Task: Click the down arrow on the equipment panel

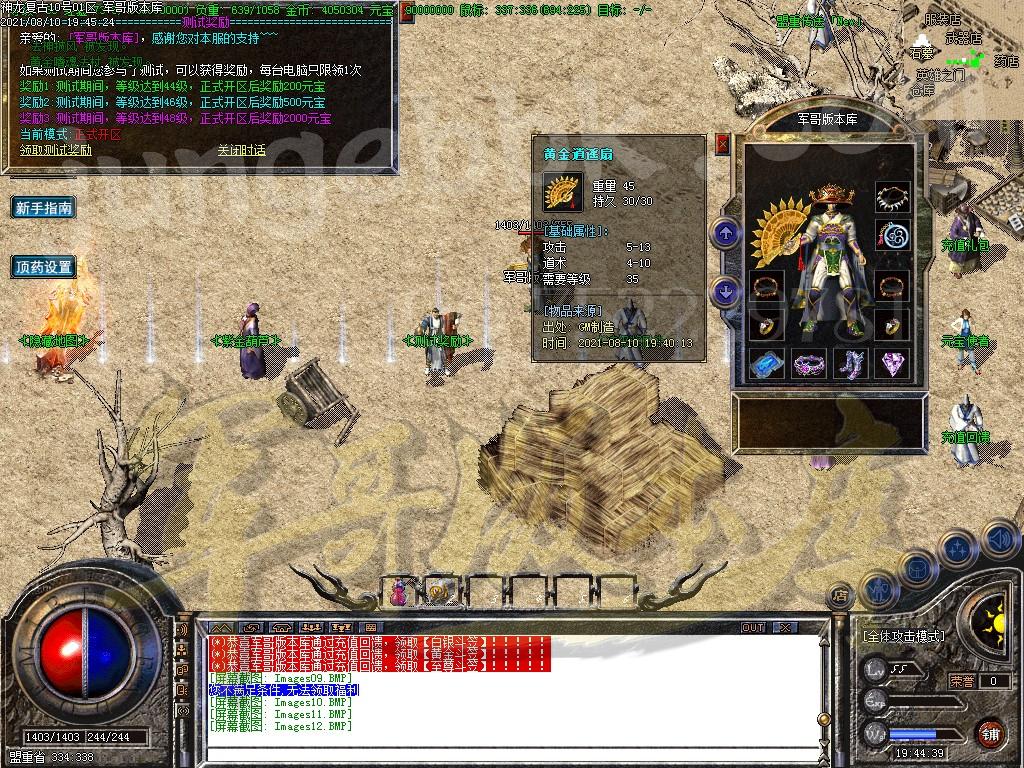Action: 725,291
